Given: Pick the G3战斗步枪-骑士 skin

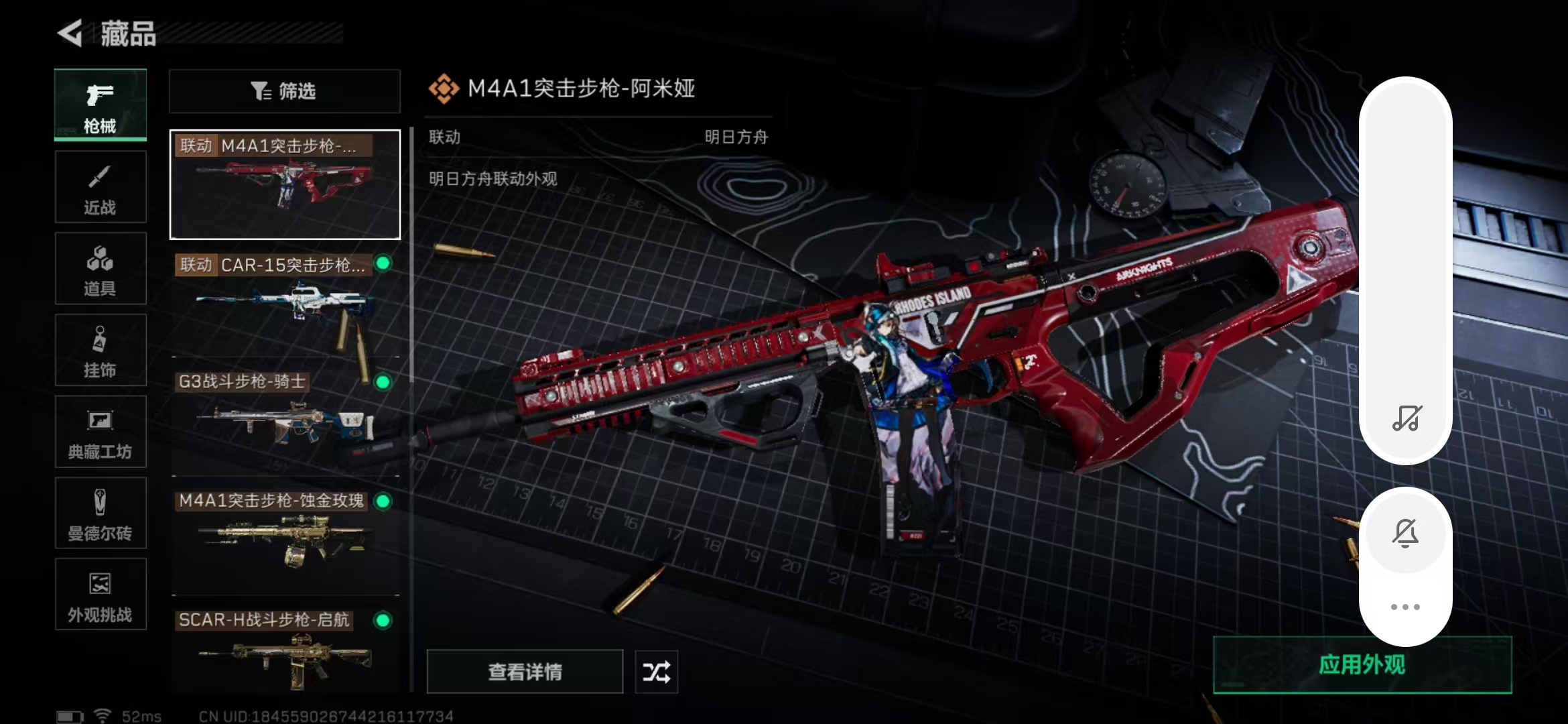Looking at the screenshot, I should point(285,422).
